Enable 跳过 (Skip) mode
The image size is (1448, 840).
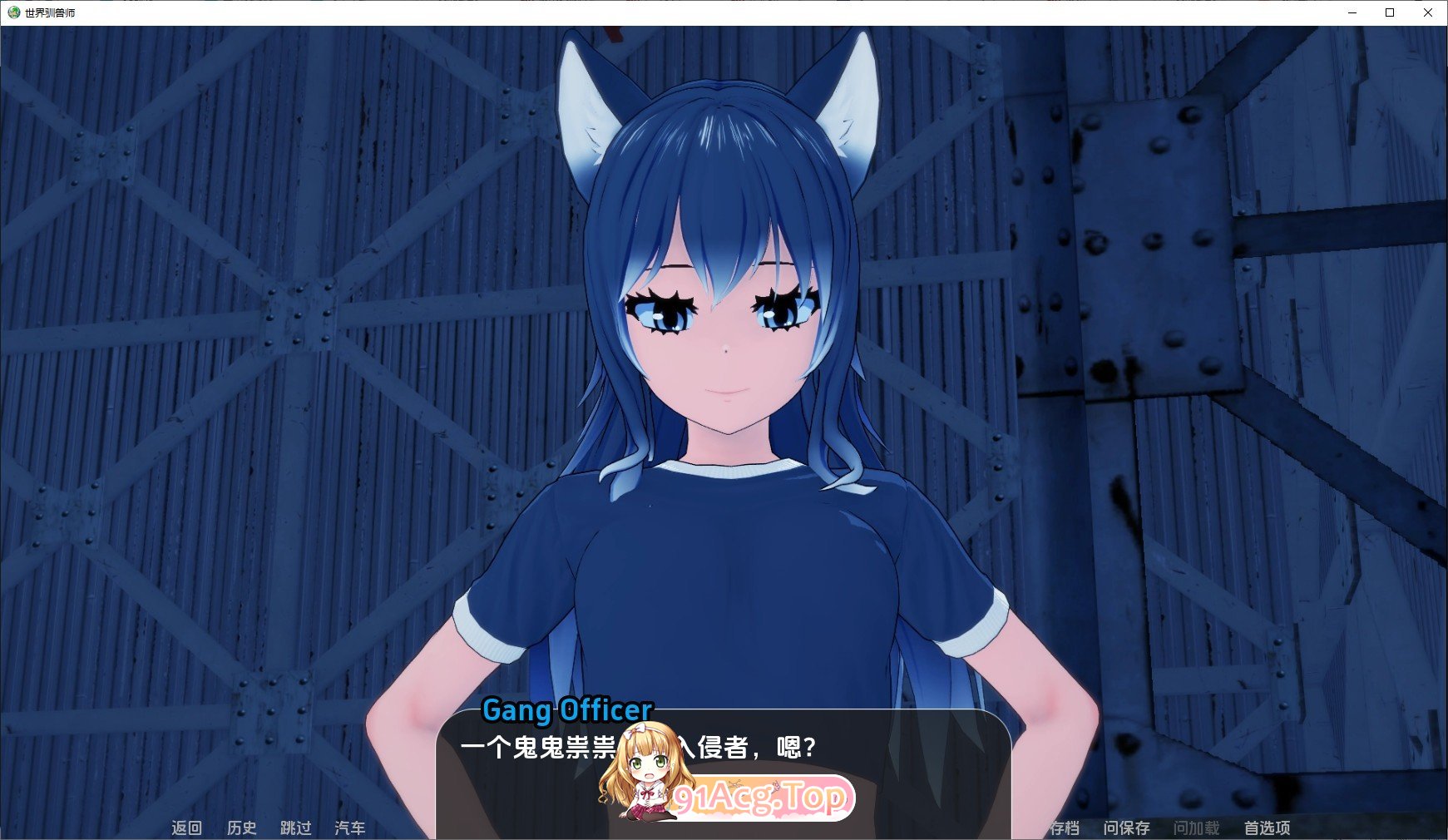295,828
